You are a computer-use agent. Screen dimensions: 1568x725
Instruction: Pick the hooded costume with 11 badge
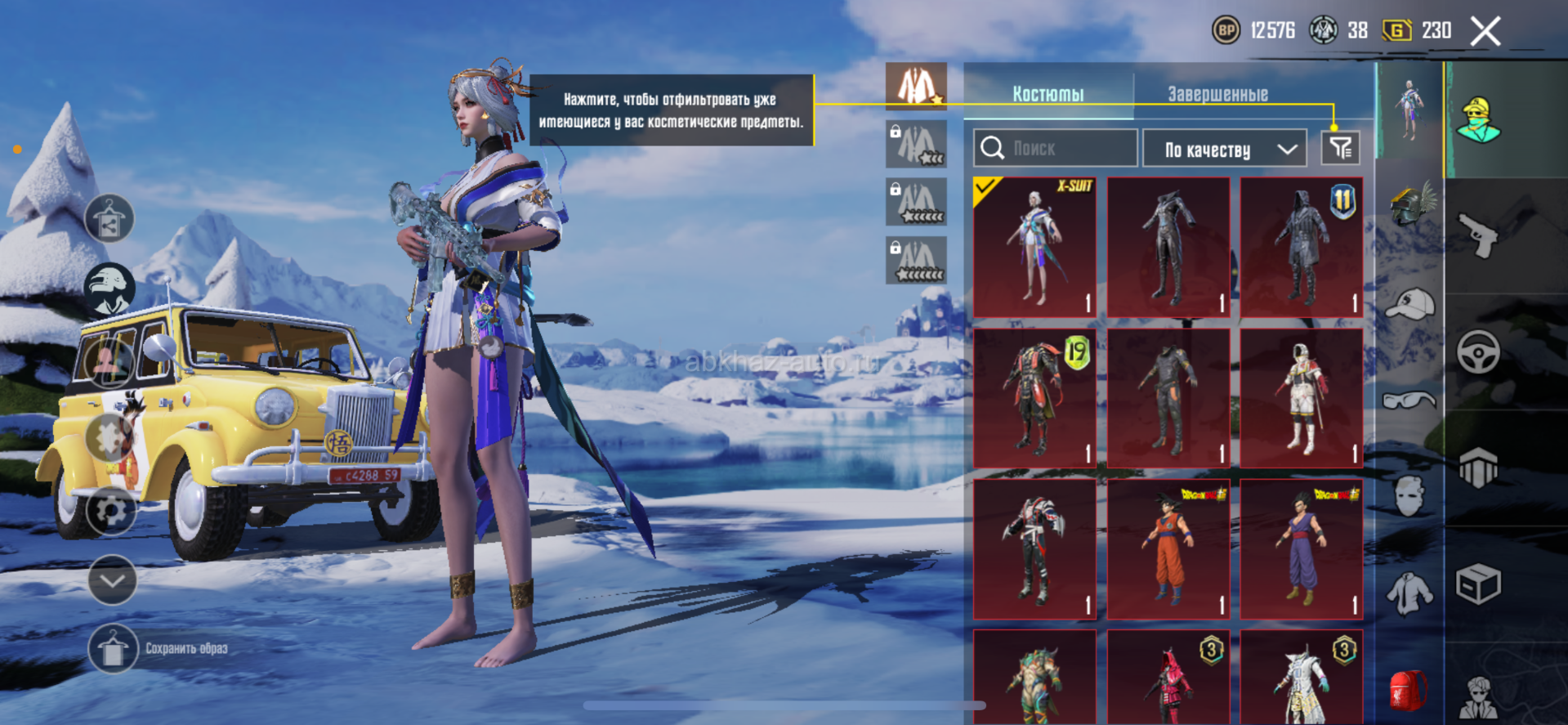click(1302, 247)
